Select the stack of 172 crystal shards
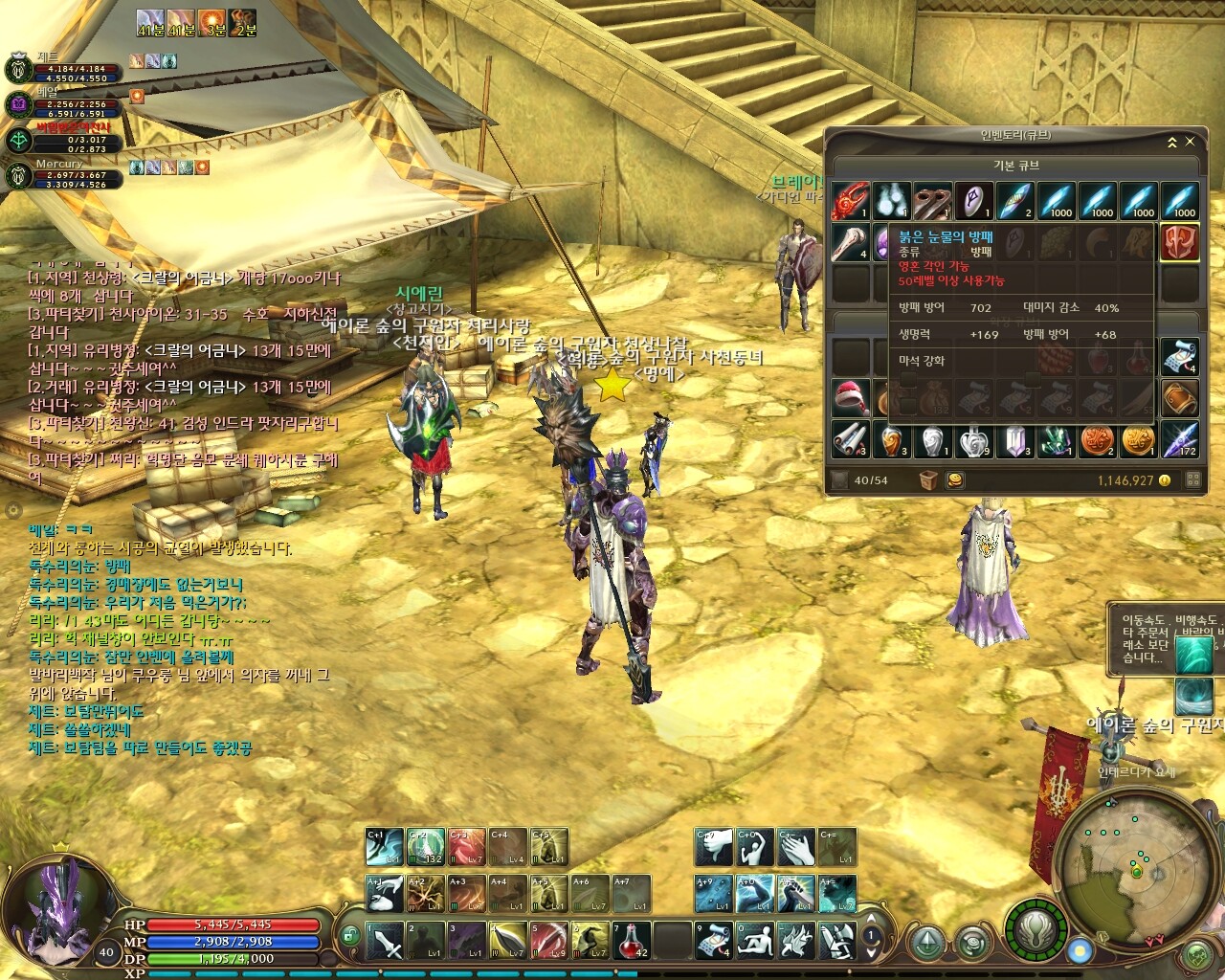1225x980 pixels. pos(1180,439)
